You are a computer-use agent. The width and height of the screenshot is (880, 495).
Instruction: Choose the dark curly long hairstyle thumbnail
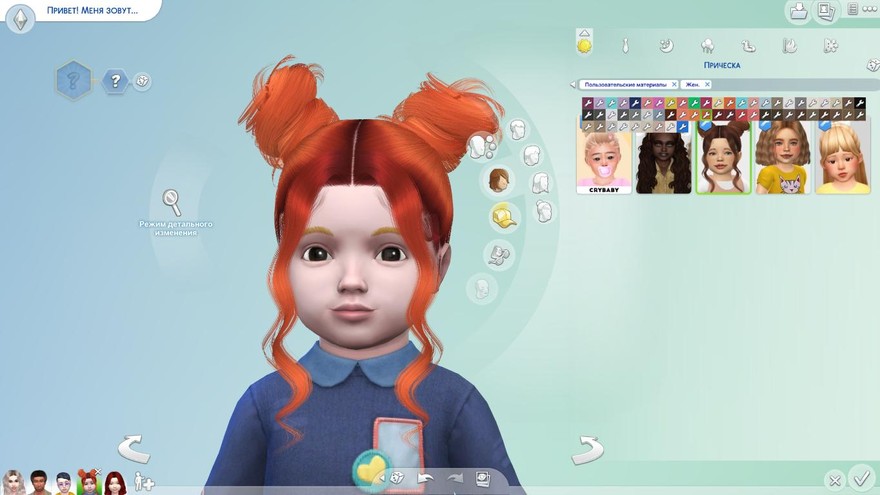pos(663,156)
